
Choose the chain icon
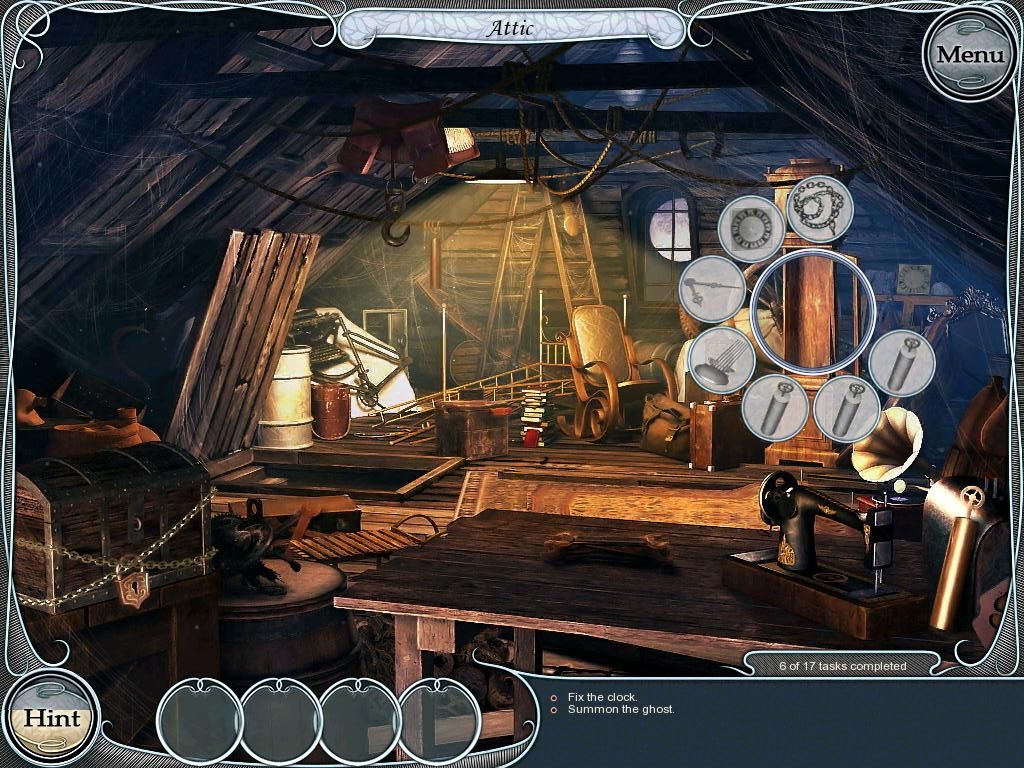[x=820, y=208]
